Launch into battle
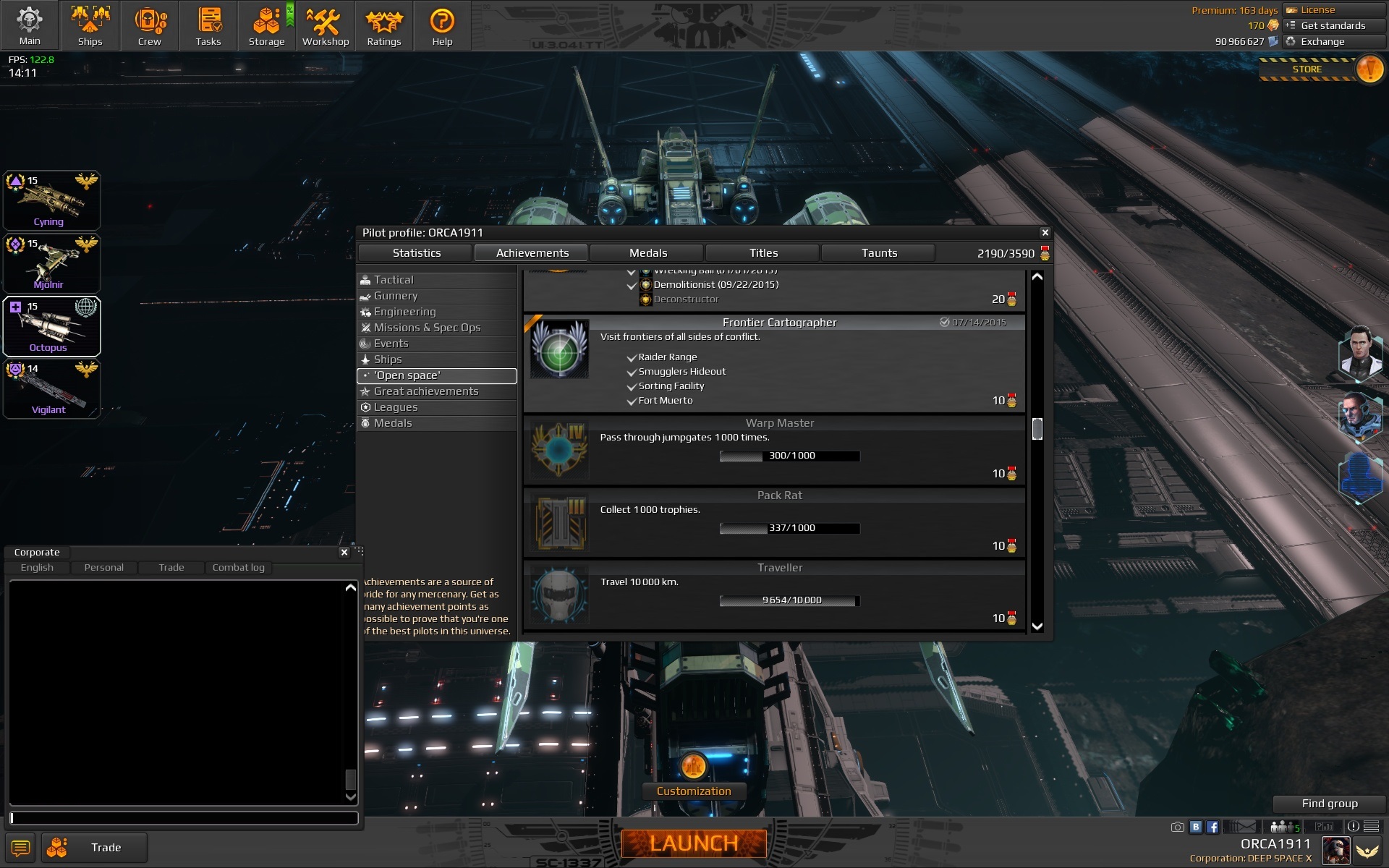This screenshot has height=868, width=1389. click(694, 843)
